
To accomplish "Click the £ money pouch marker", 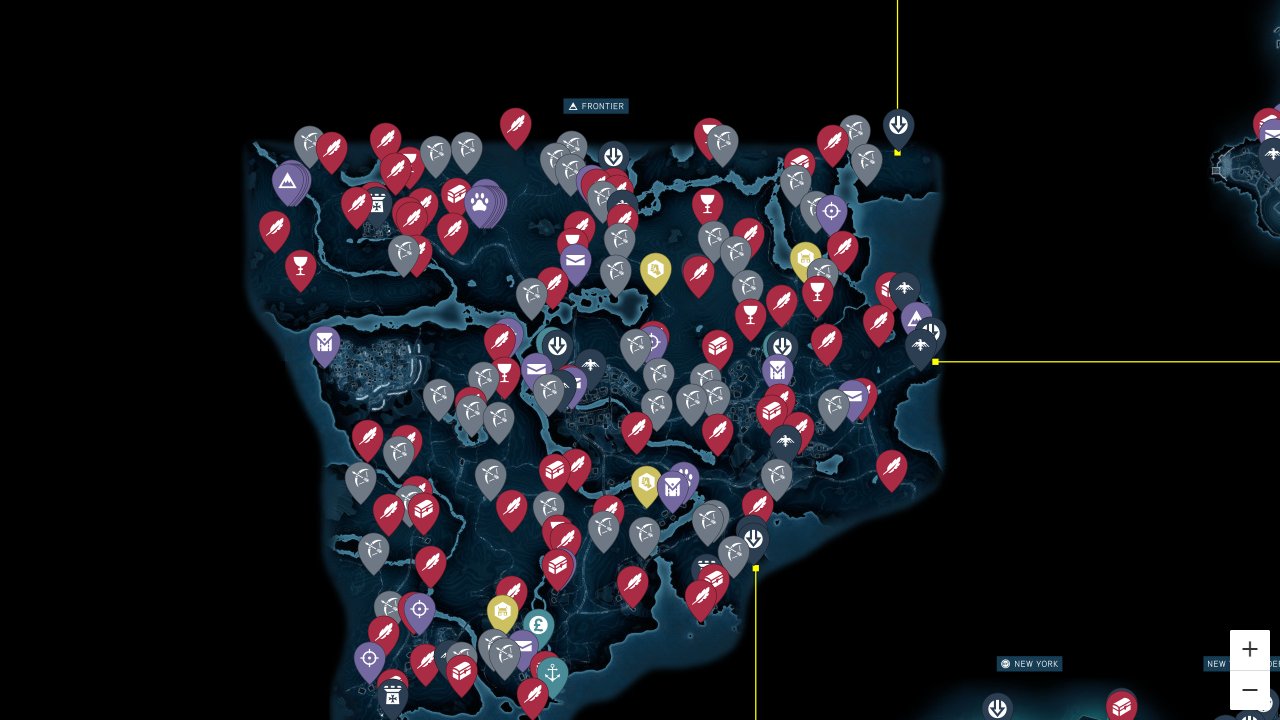I will click(x=539, y=624).
